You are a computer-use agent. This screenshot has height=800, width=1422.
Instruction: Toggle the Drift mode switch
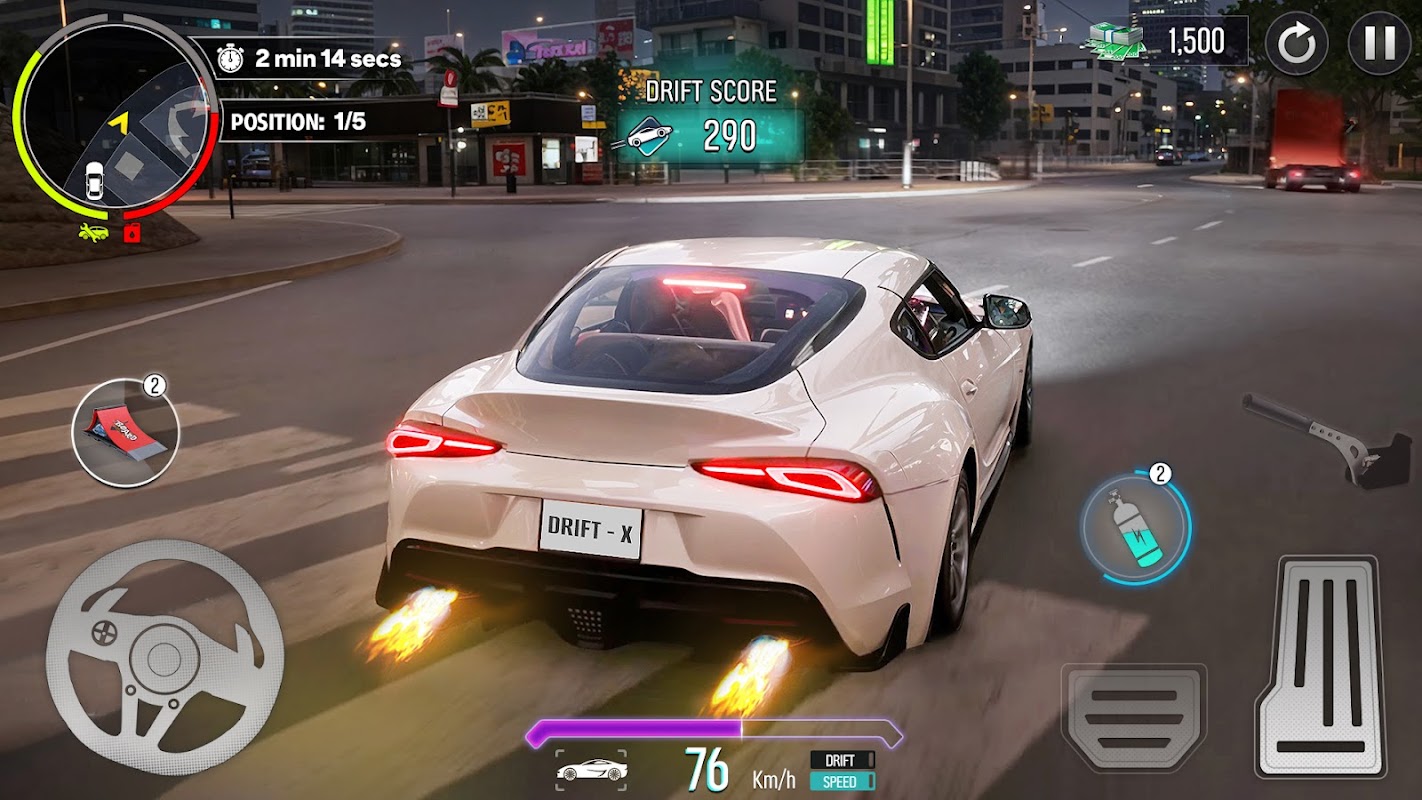click(841, 760)
